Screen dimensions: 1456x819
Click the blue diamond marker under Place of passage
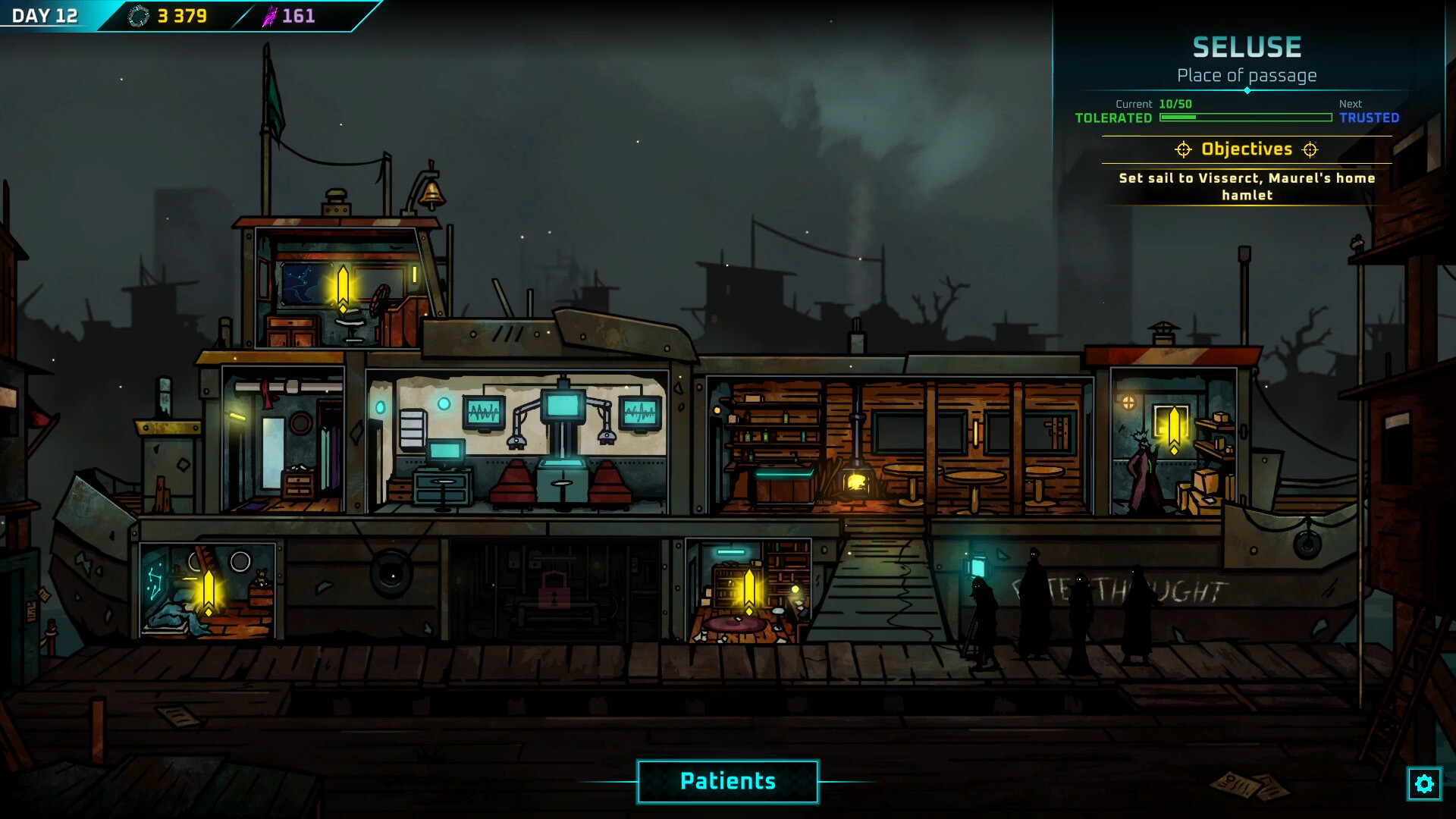(1246, 89)
